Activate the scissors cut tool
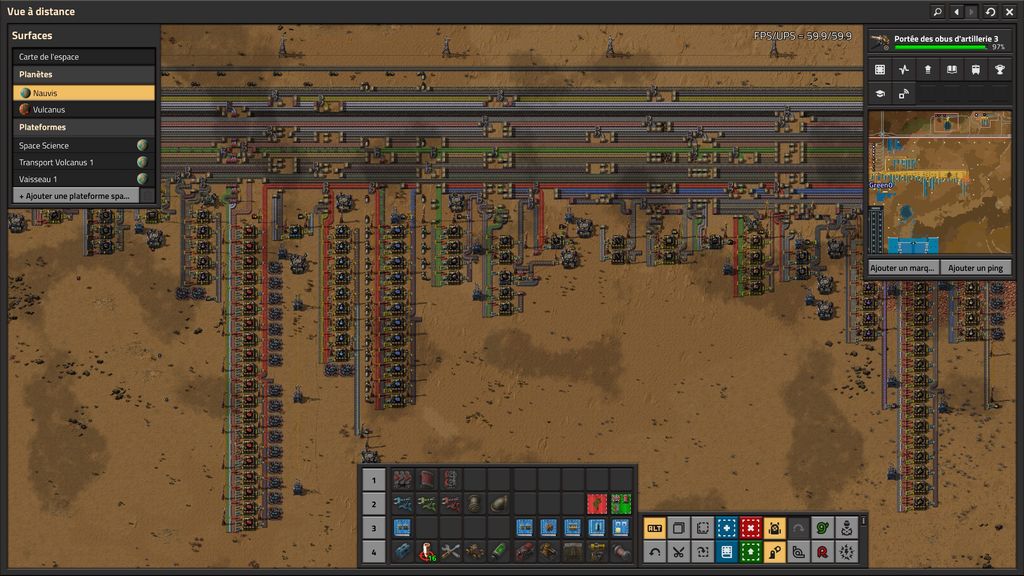 point(678,551)
